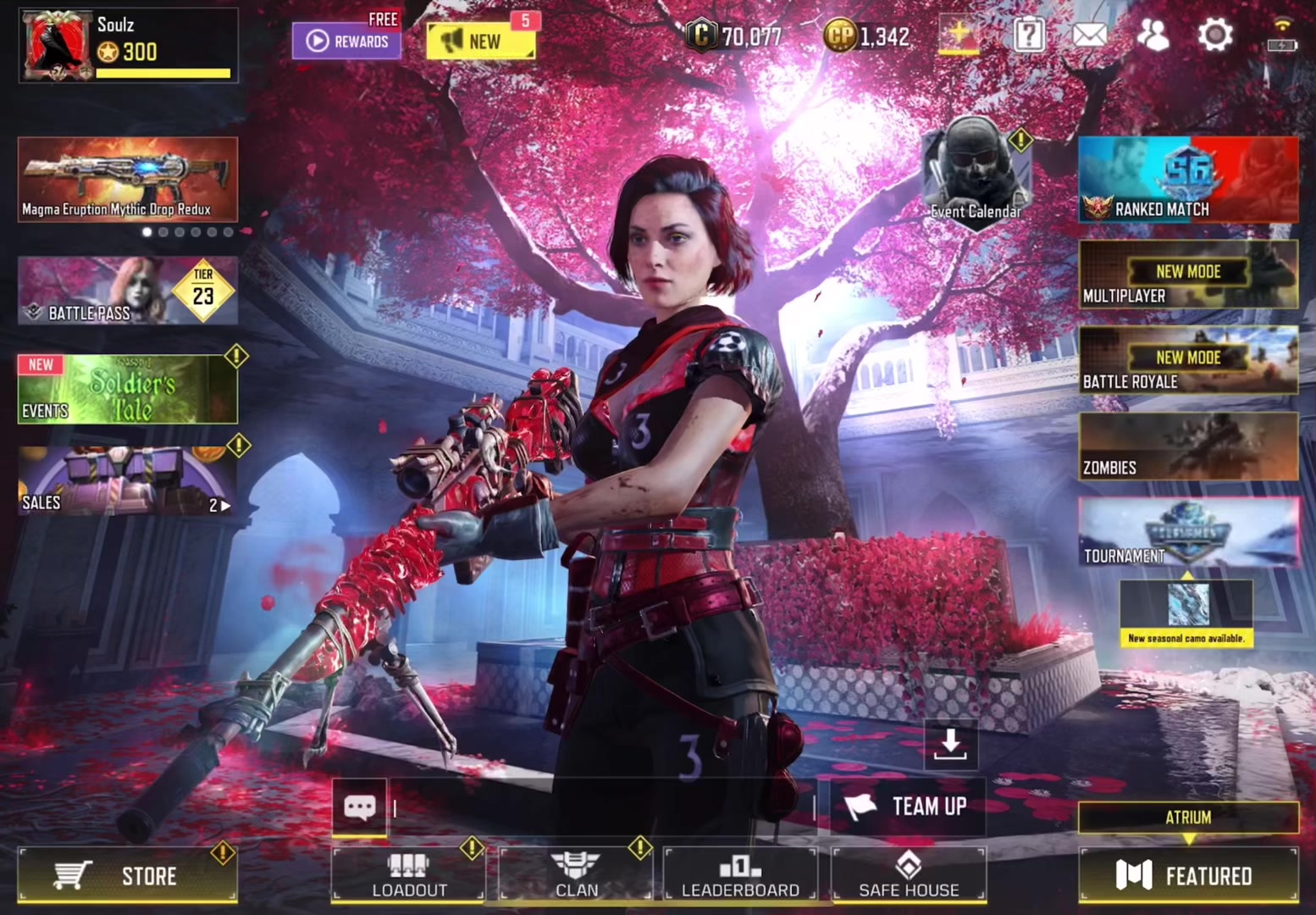
Task: Open the Tournament mode
Action: pos(1187,532)
